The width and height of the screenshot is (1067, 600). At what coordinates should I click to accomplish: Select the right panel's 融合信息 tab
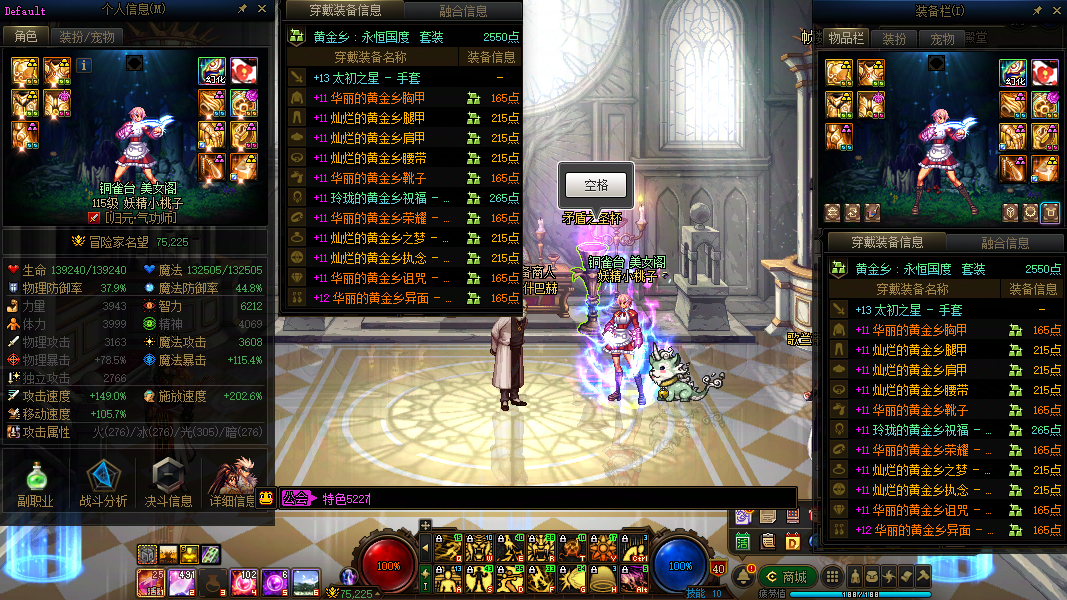1004,242
